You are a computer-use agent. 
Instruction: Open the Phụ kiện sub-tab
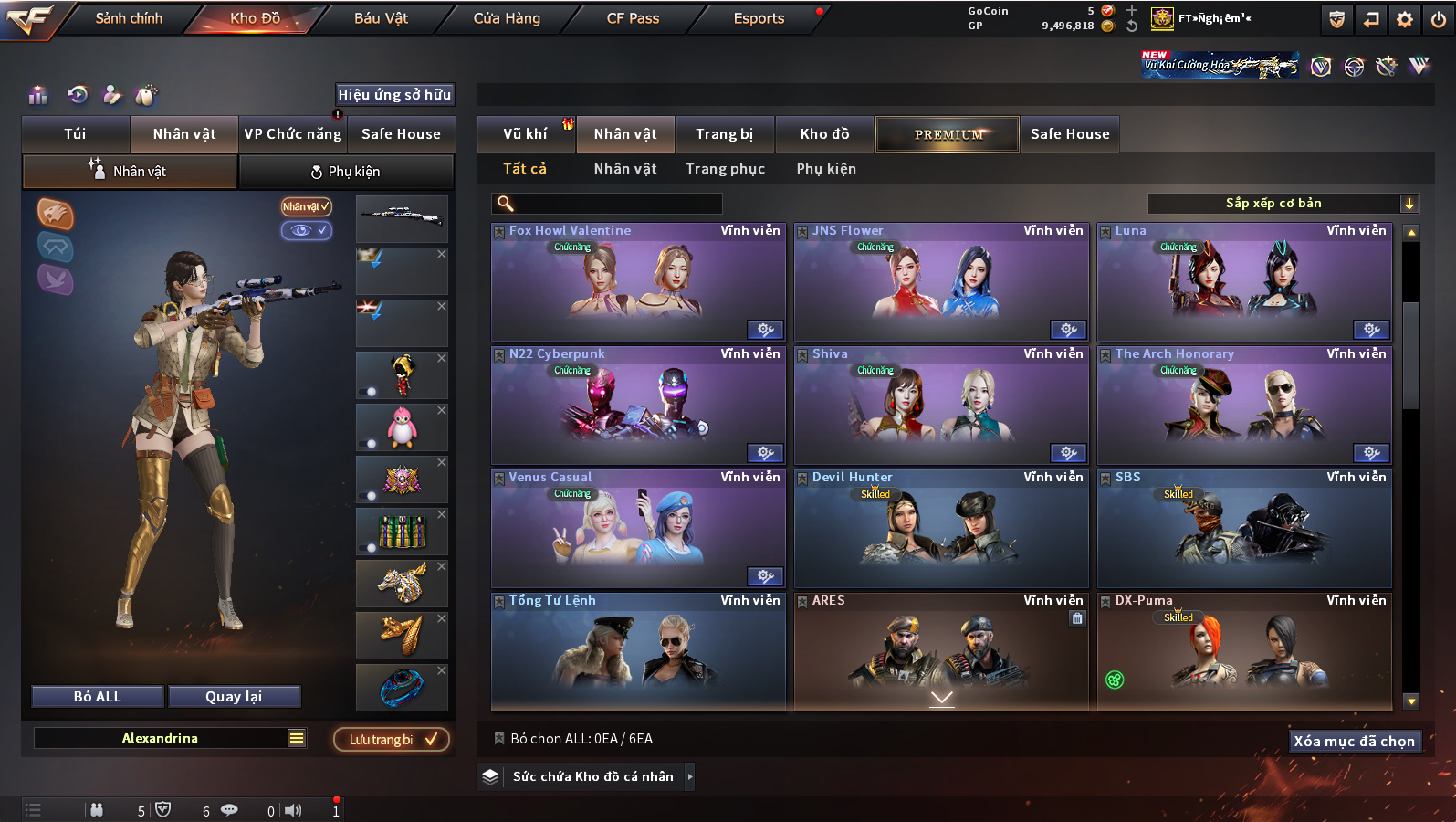coord(346,172)
